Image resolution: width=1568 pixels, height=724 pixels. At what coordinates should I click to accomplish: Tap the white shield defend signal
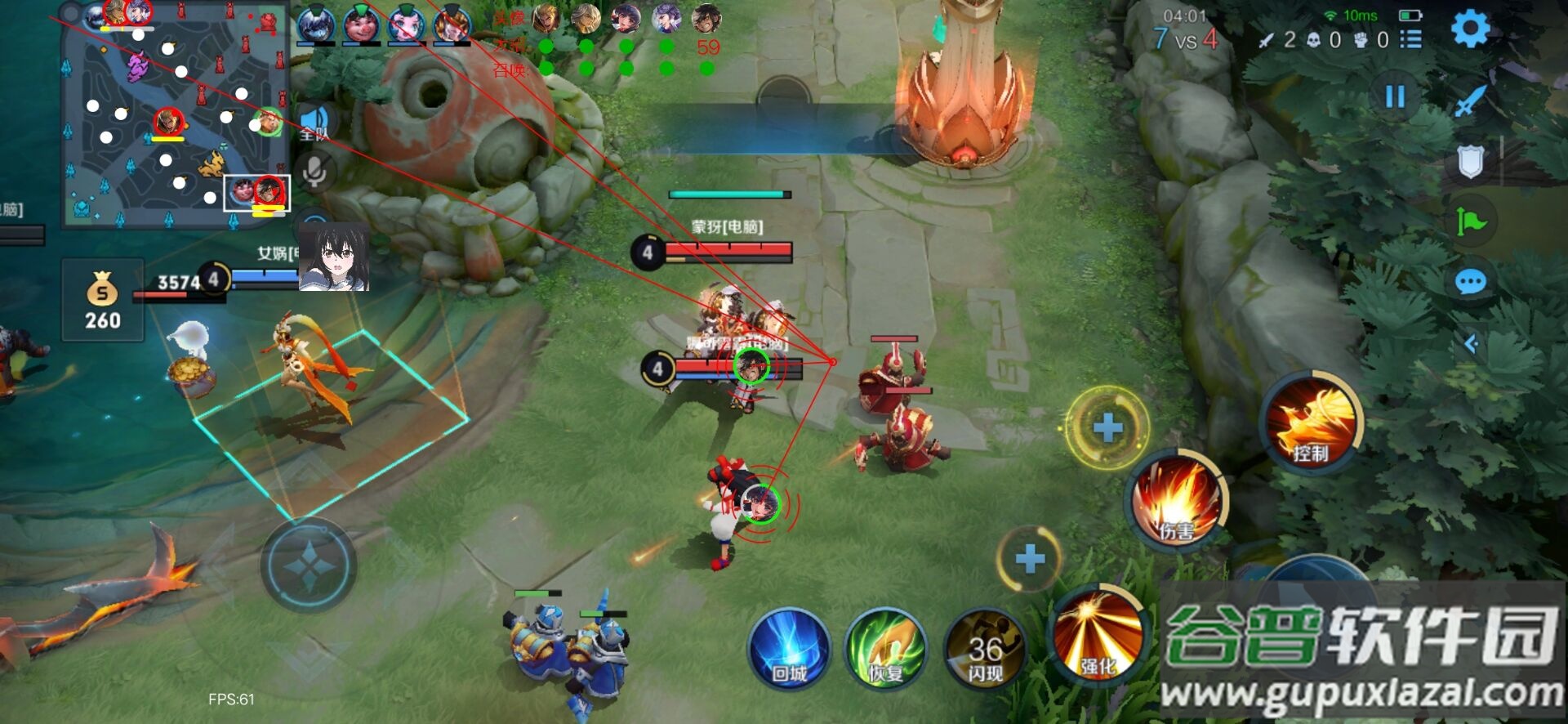coord(1471,163)
